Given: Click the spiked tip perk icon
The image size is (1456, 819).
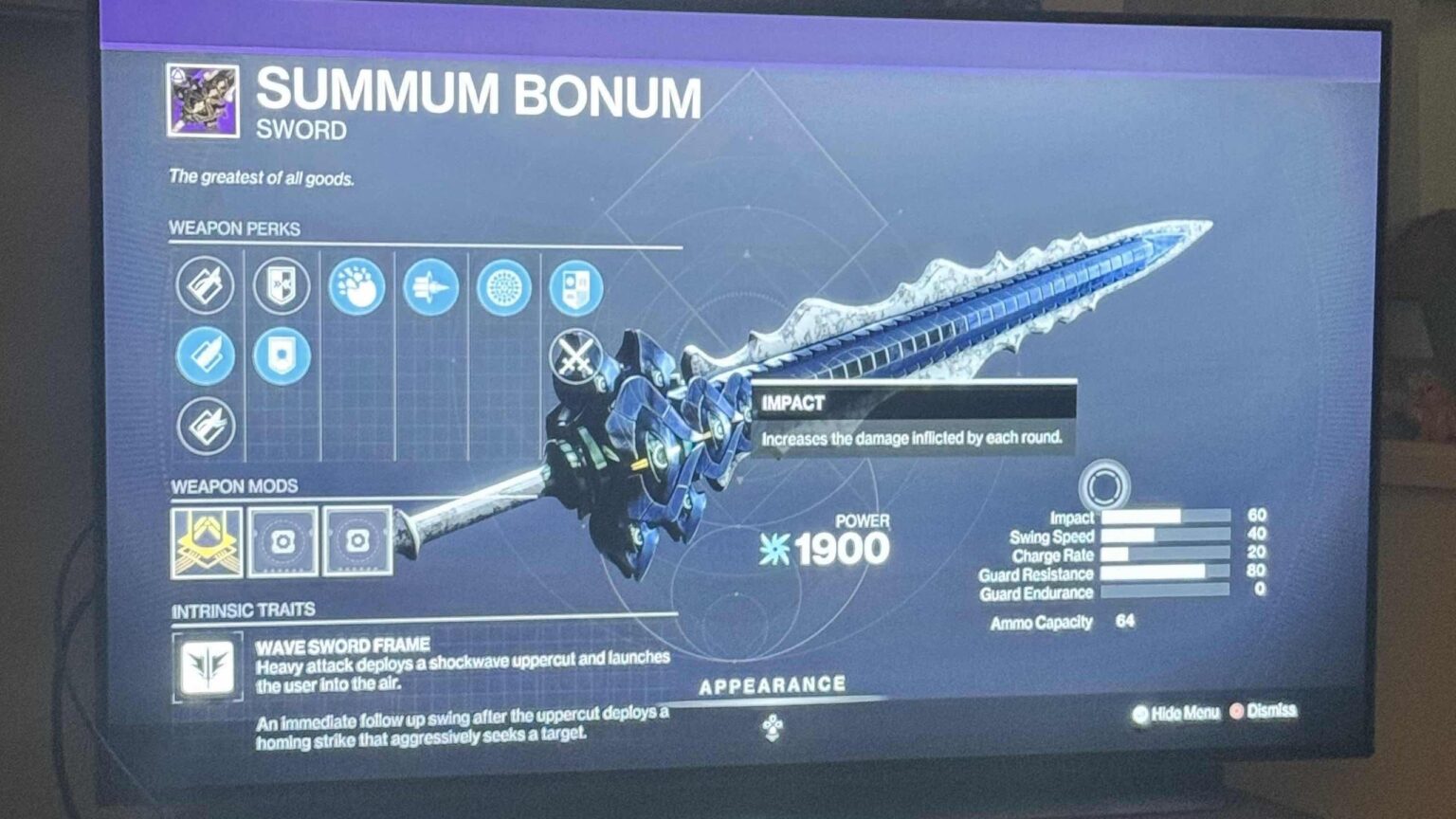Looking at the screenshot, I should point(431,287).
